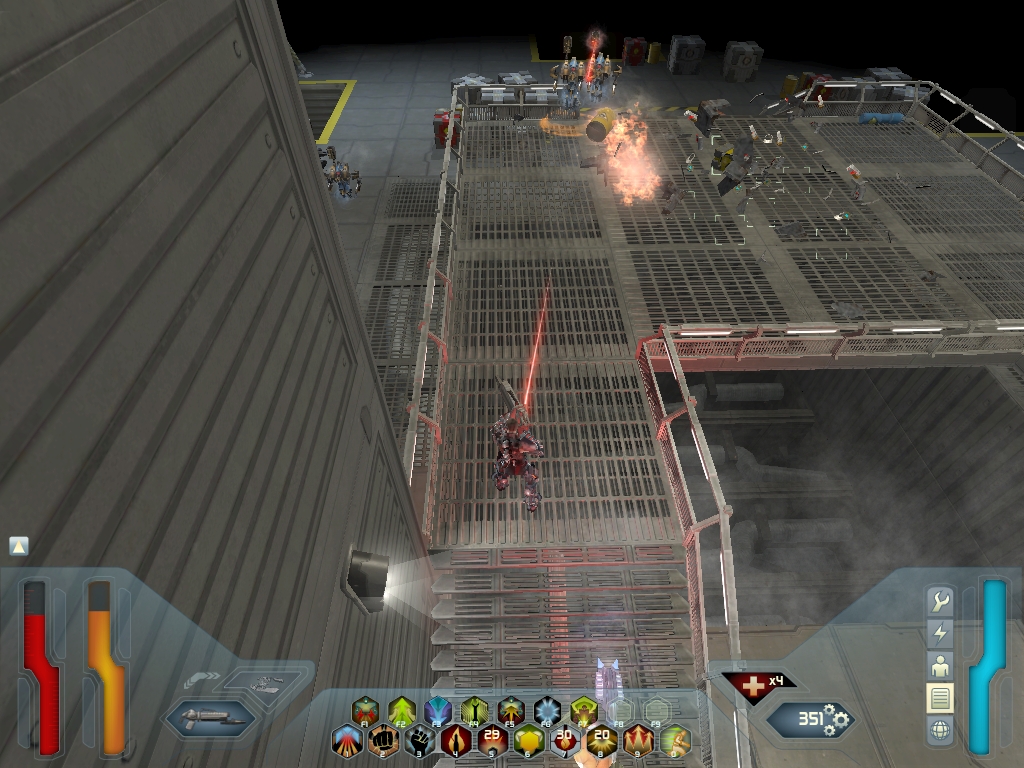Use the slot 7 ability showing 30
1024x768 pixels.
click(565, 741)
